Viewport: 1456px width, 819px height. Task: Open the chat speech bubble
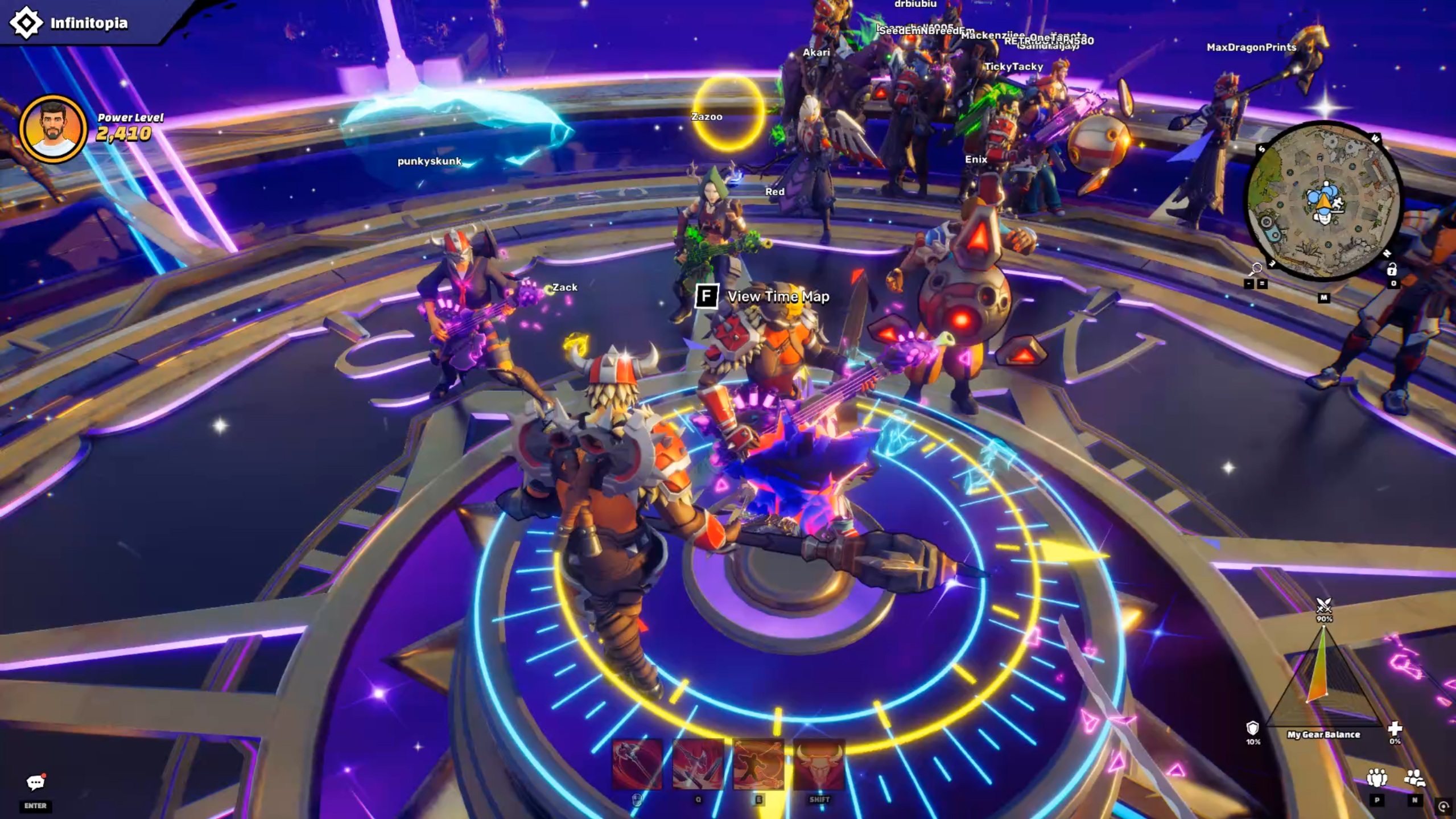click(35, 783)
